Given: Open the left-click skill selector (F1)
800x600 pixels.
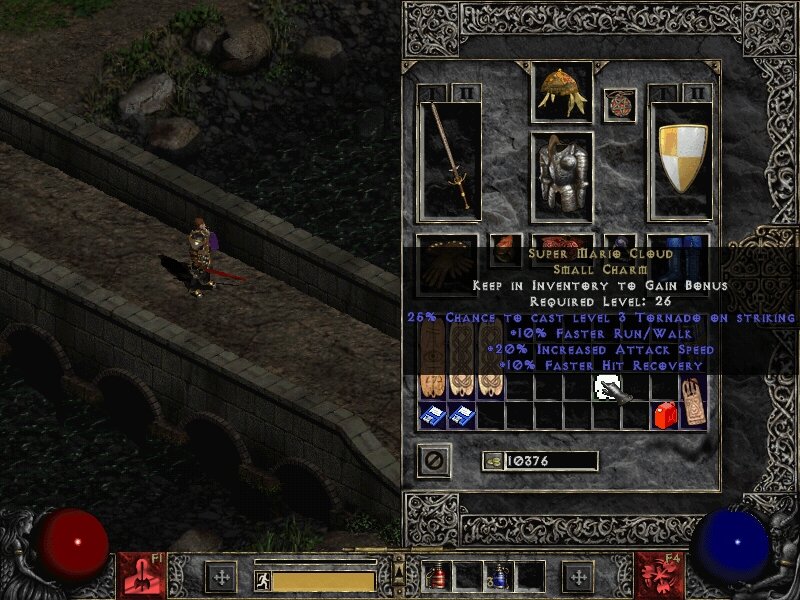Looking at the screenshot, I should 141,576.
